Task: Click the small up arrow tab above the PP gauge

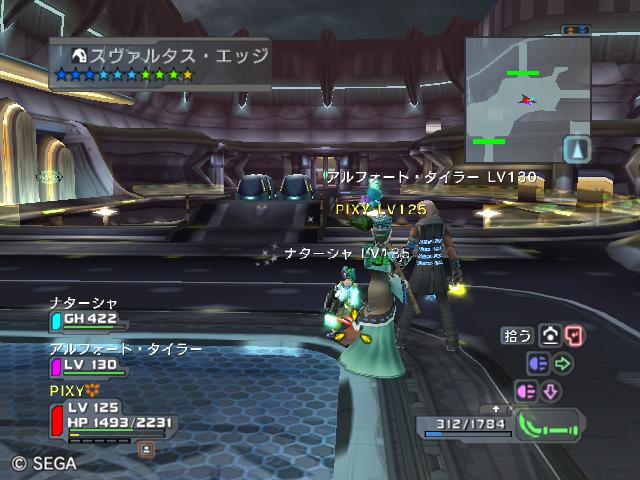Action: [496, 409]
